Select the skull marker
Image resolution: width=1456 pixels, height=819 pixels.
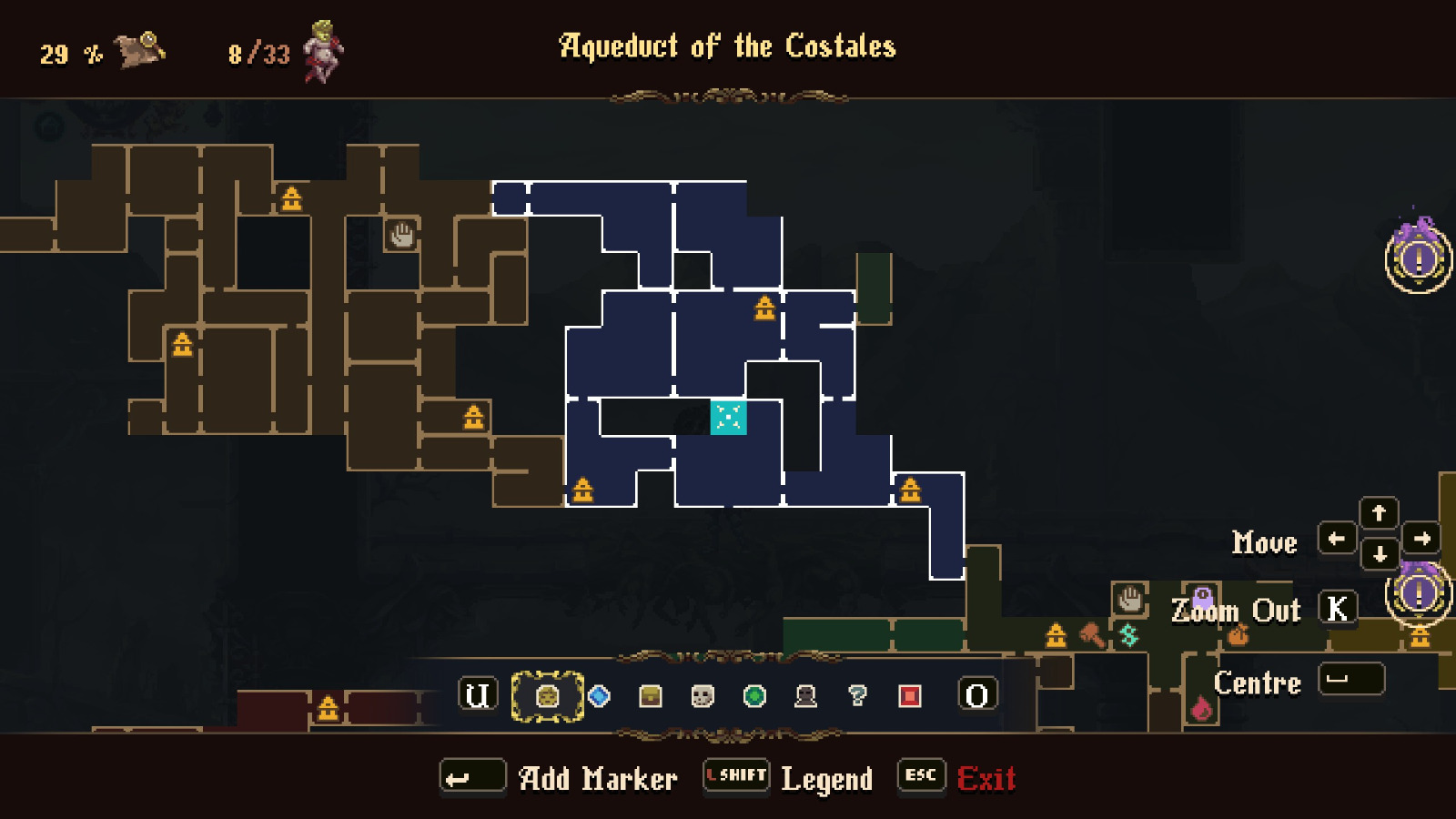[x=702, y=696]
